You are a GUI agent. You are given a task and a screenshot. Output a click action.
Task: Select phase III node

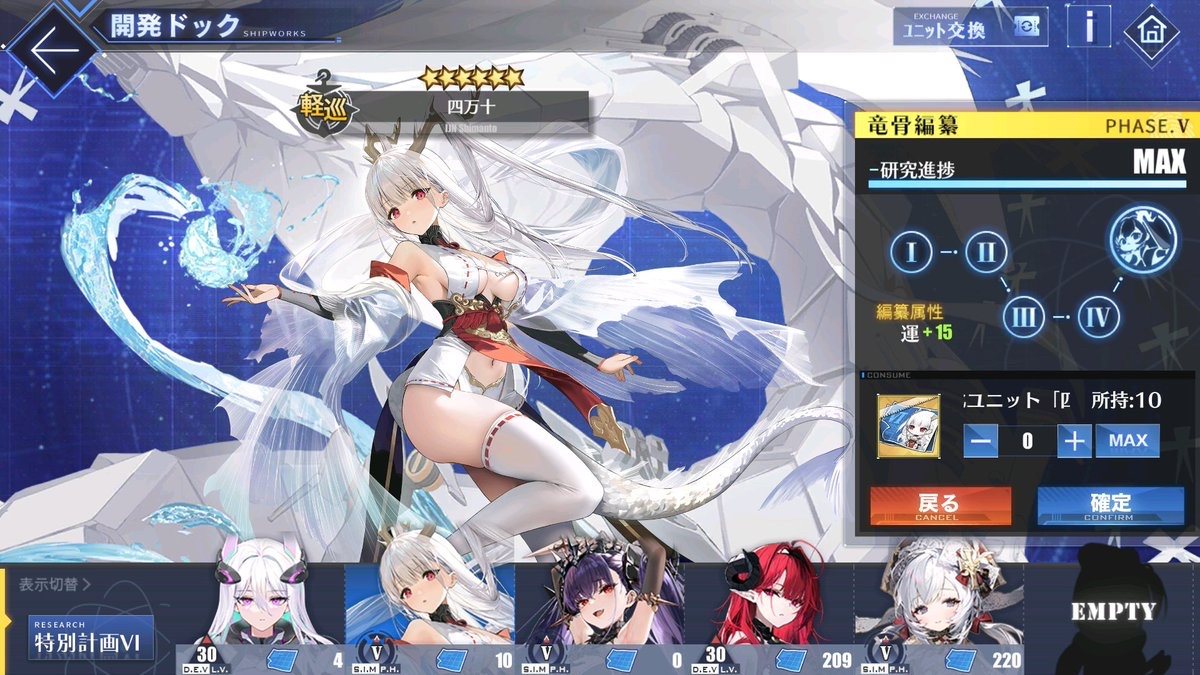1023,319
